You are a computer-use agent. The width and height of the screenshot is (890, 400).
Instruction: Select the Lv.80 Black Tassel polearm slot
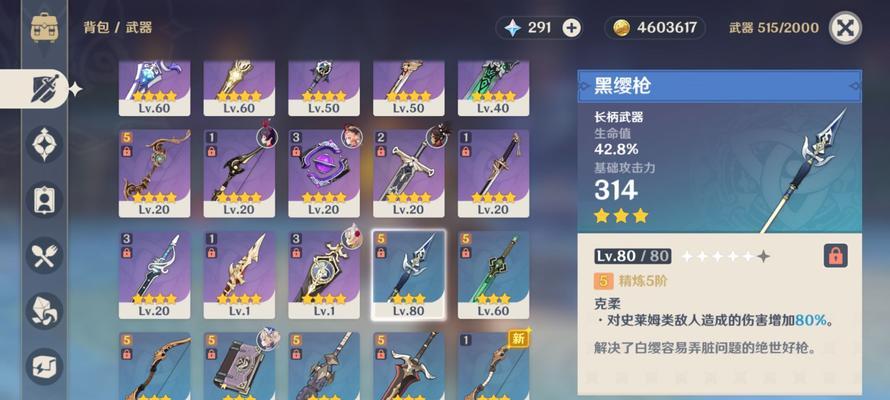click(x=409, y=274)
